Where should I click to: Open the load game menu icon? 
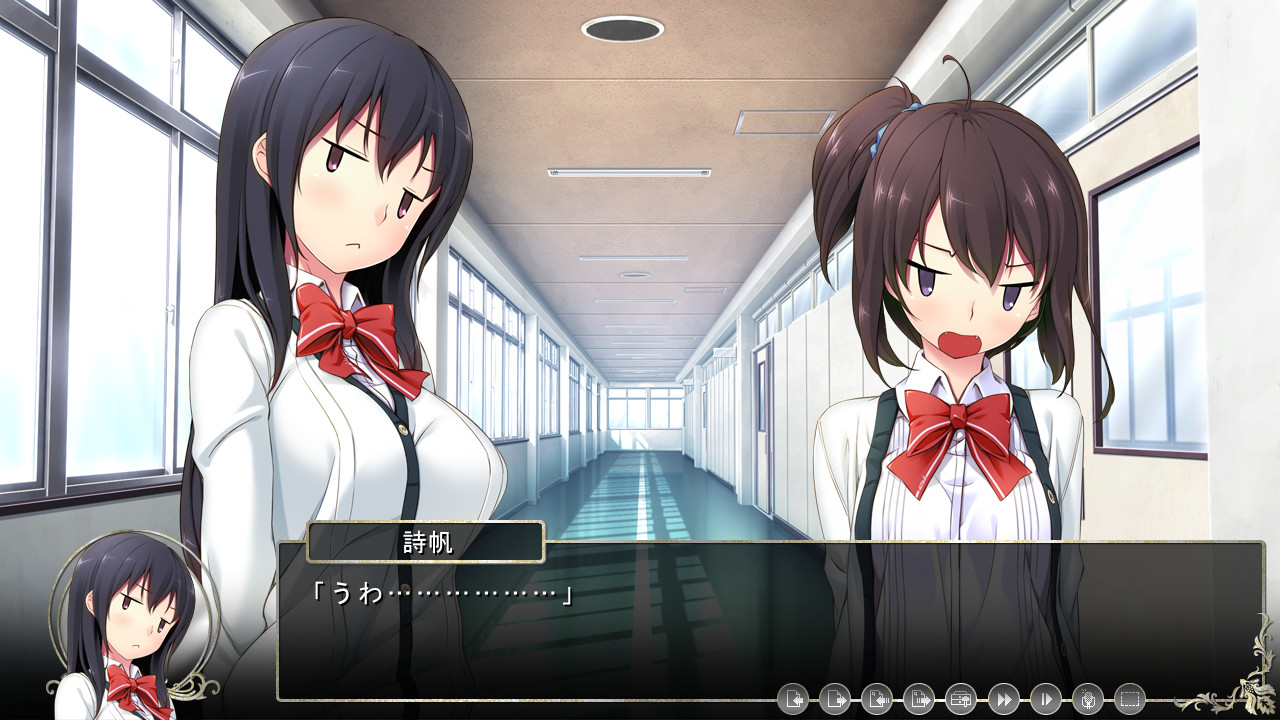click(x=834, y=699)
